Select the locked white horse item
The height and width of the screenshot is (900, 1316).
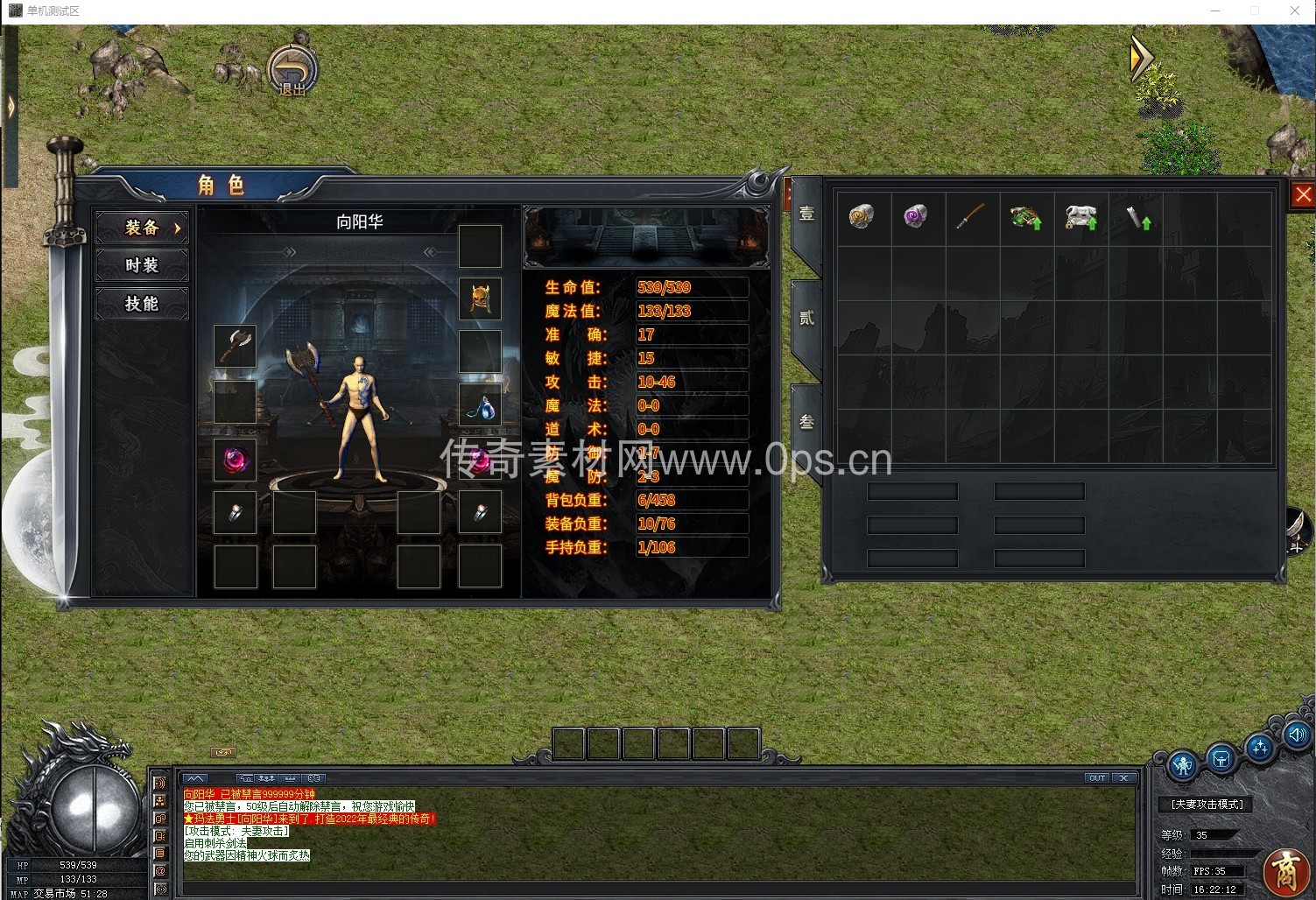[x=1080, y=217]
